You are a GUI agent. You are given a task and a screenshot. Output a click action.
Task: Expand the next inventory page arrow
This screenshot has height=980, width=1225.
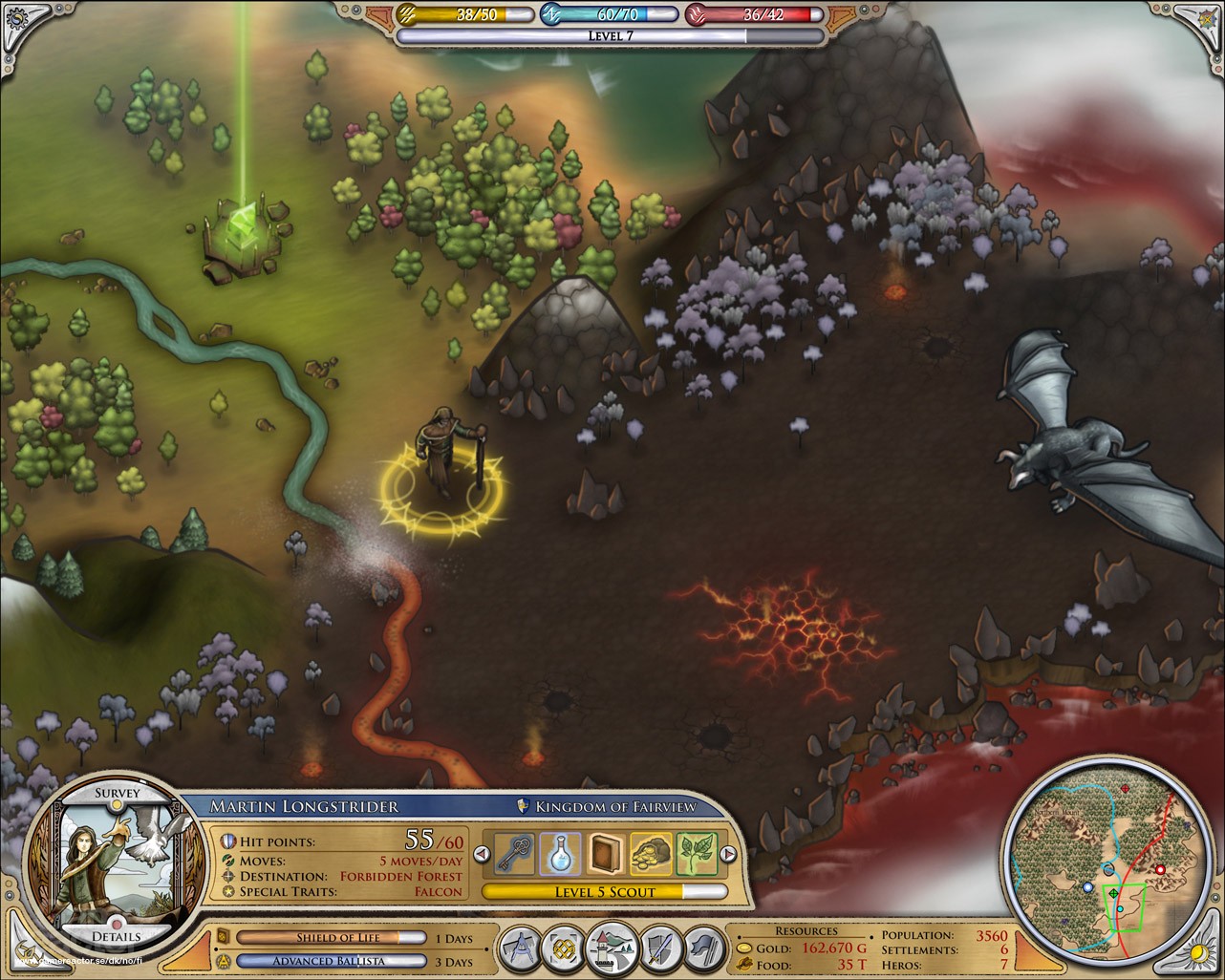[728, 853]
